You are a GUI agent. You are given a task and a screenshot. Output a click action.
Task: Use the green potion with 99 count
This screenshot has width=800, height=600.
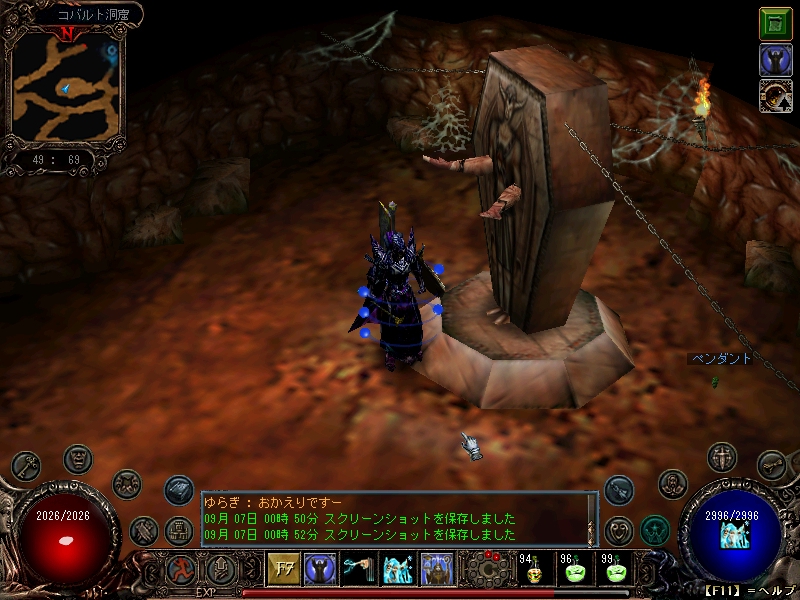click(x=614, y=570)
